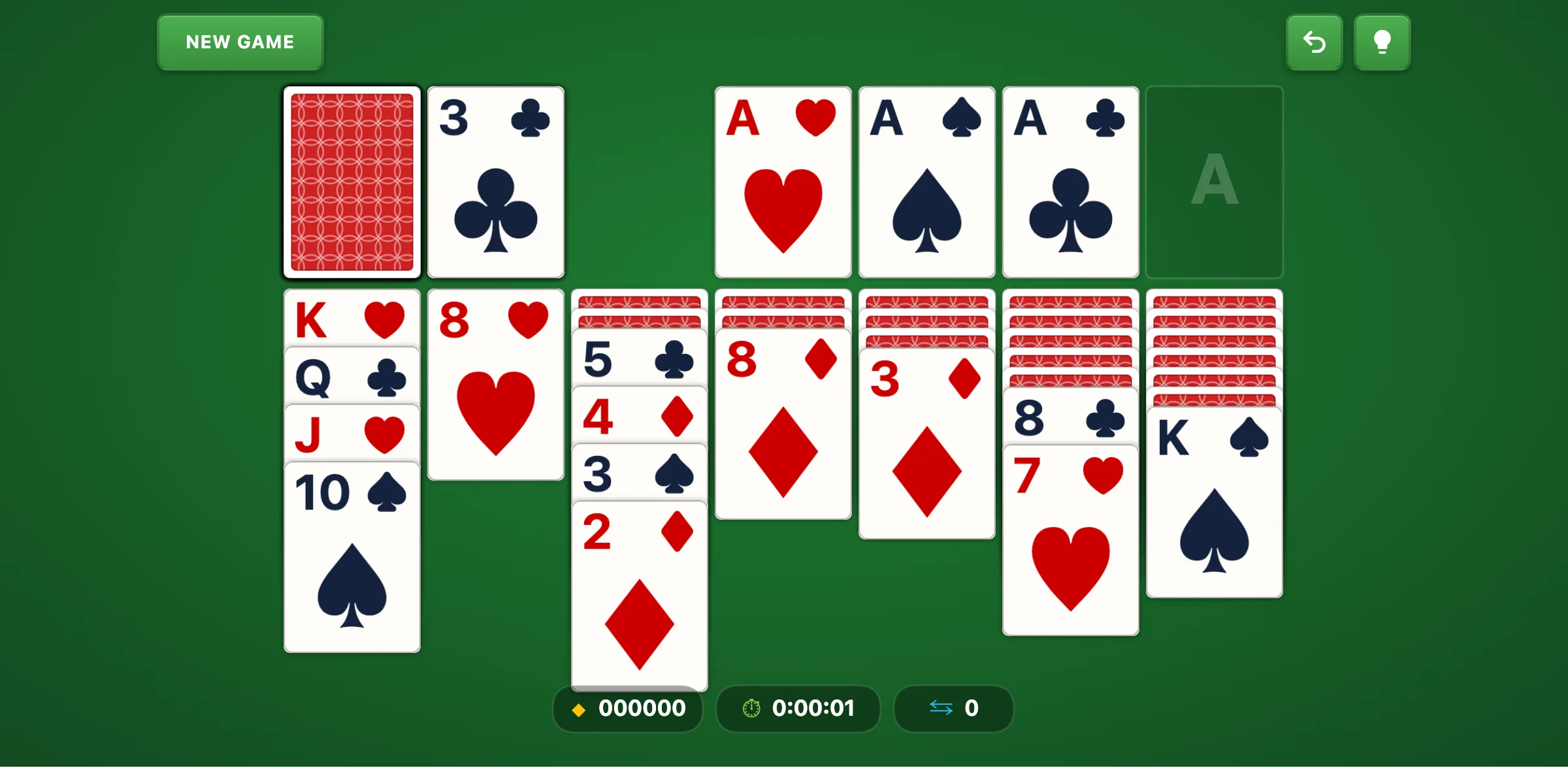Select the King of Hearts
Viewport: 1568px width, 768px height.
[x=351, y=319]
